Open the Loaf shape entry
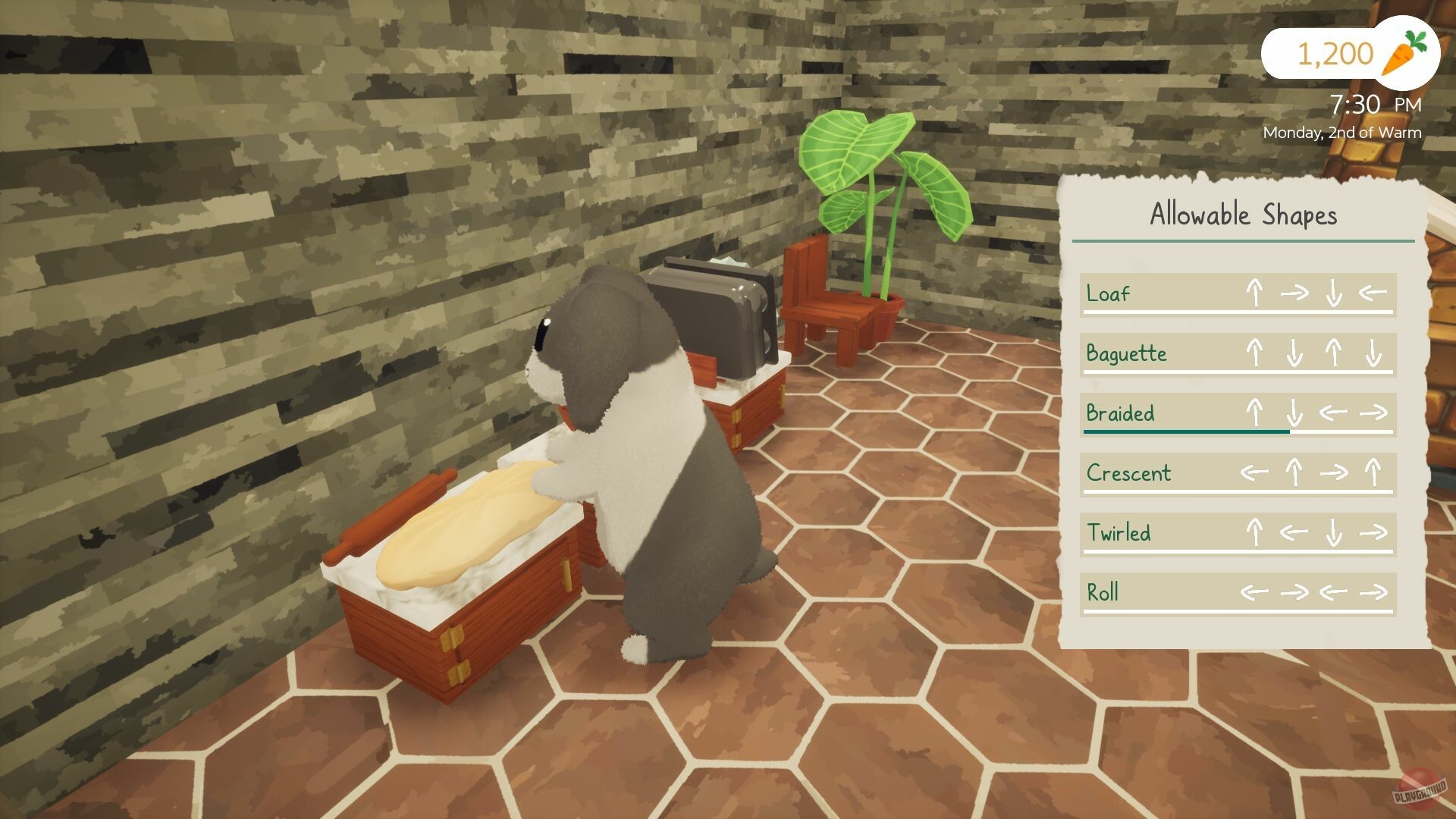This screenshot has width=1456, height=819. click(1107, 294)
